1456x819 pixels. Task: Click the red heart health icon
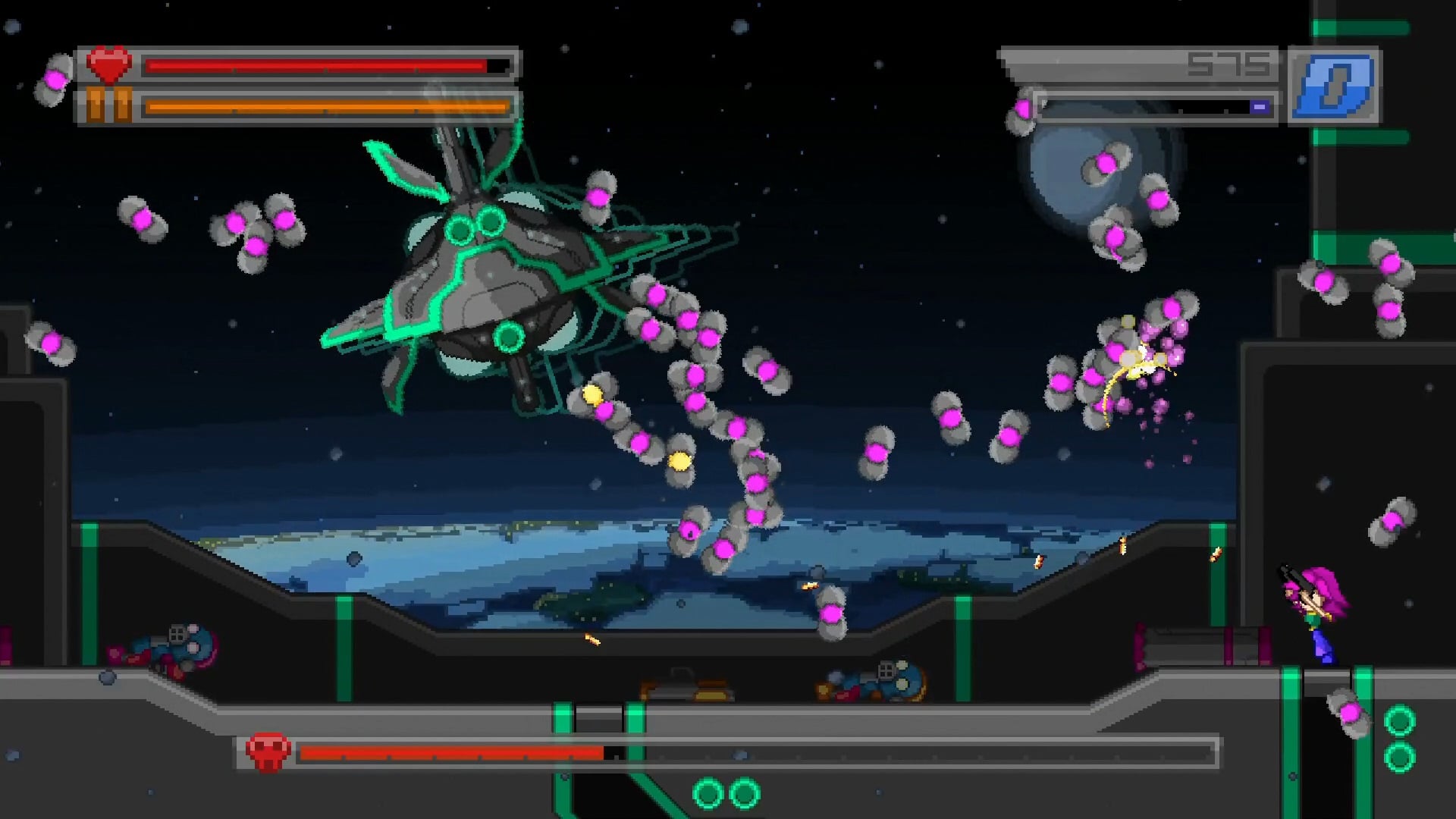[109, 65]
